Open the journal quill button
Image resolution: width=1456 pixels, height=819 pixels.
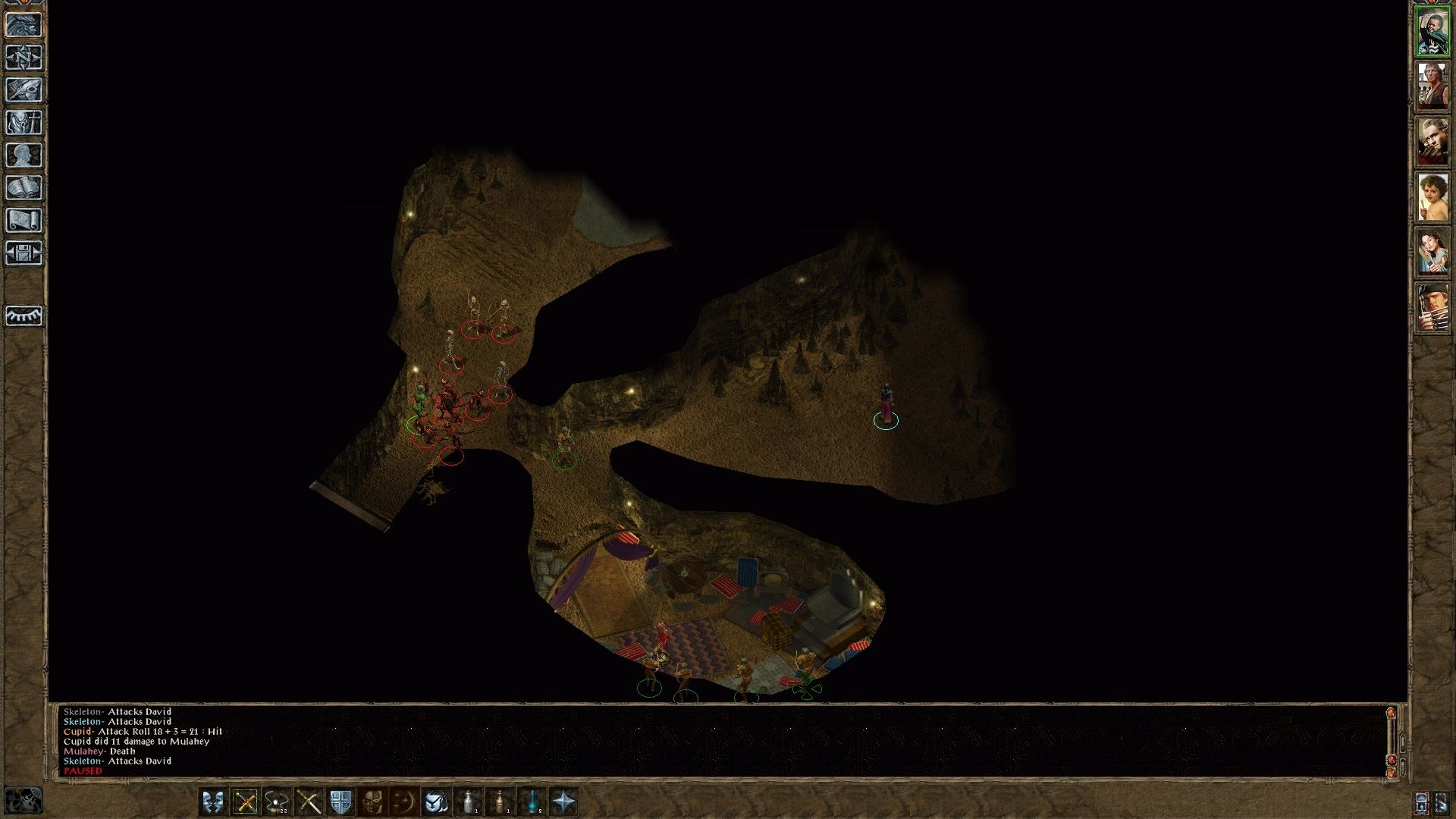coord(24,90)
